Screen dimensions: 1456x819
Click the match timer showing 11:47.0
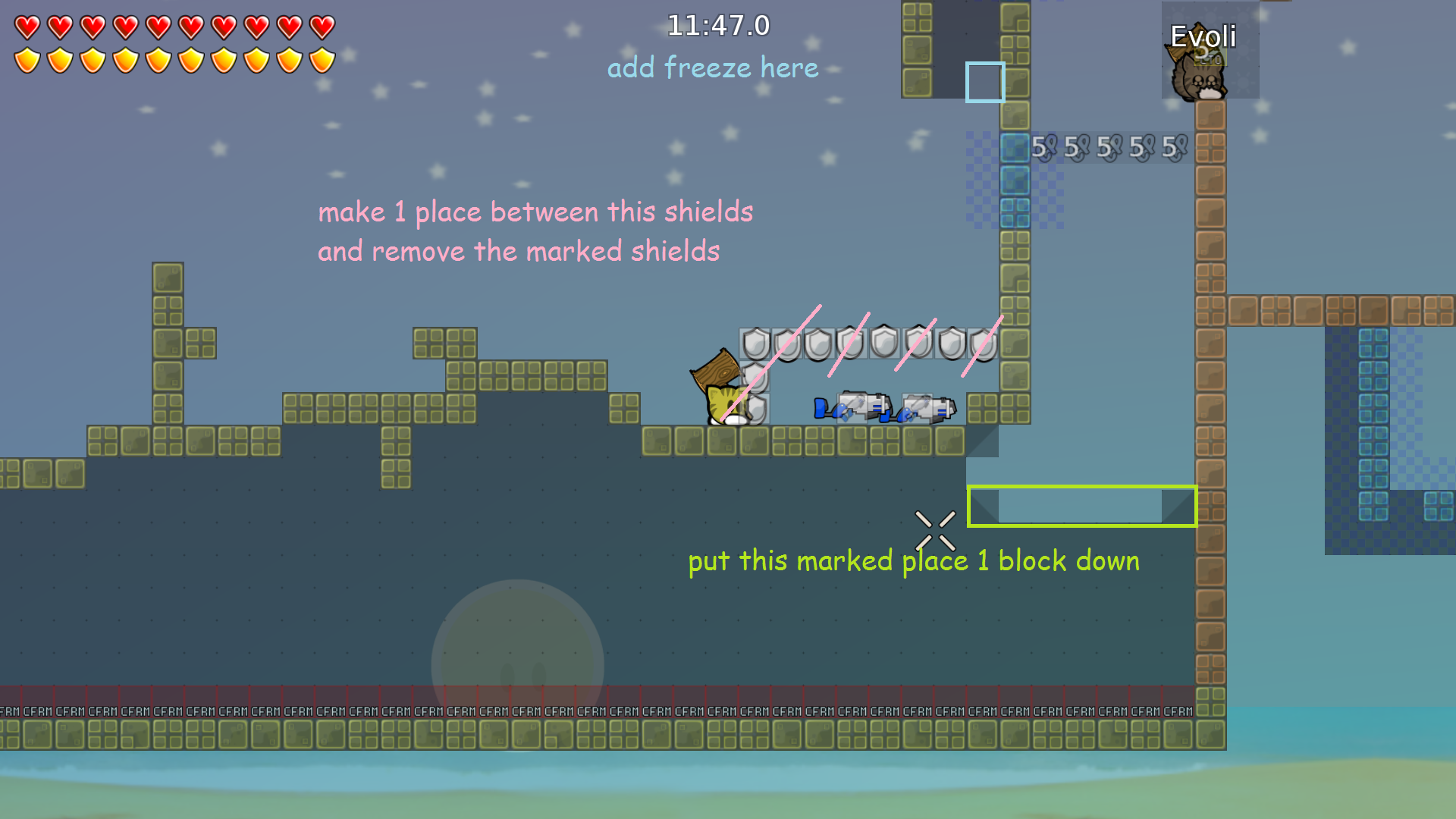(x=717, y=25)
